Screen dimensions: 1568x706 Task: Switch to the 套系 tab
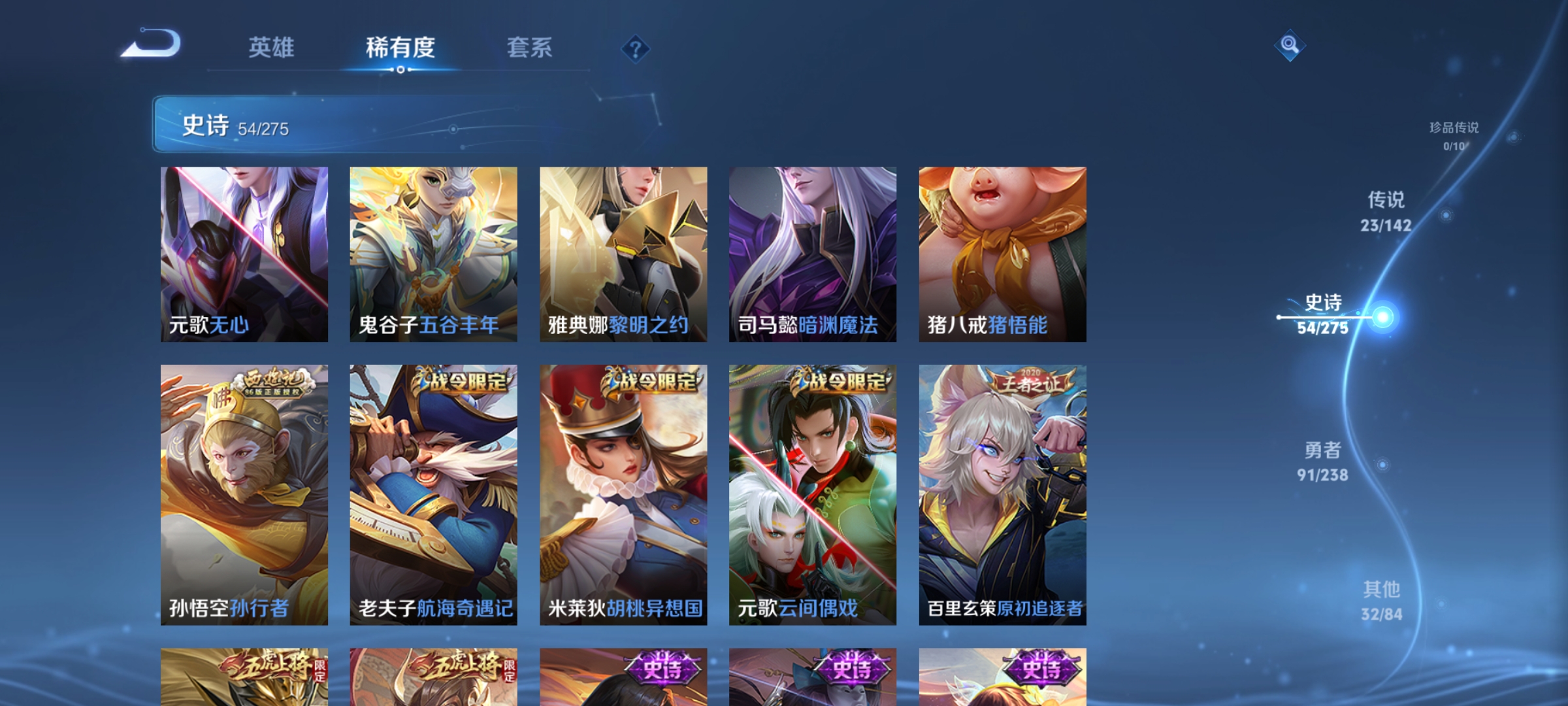point(530,49)
